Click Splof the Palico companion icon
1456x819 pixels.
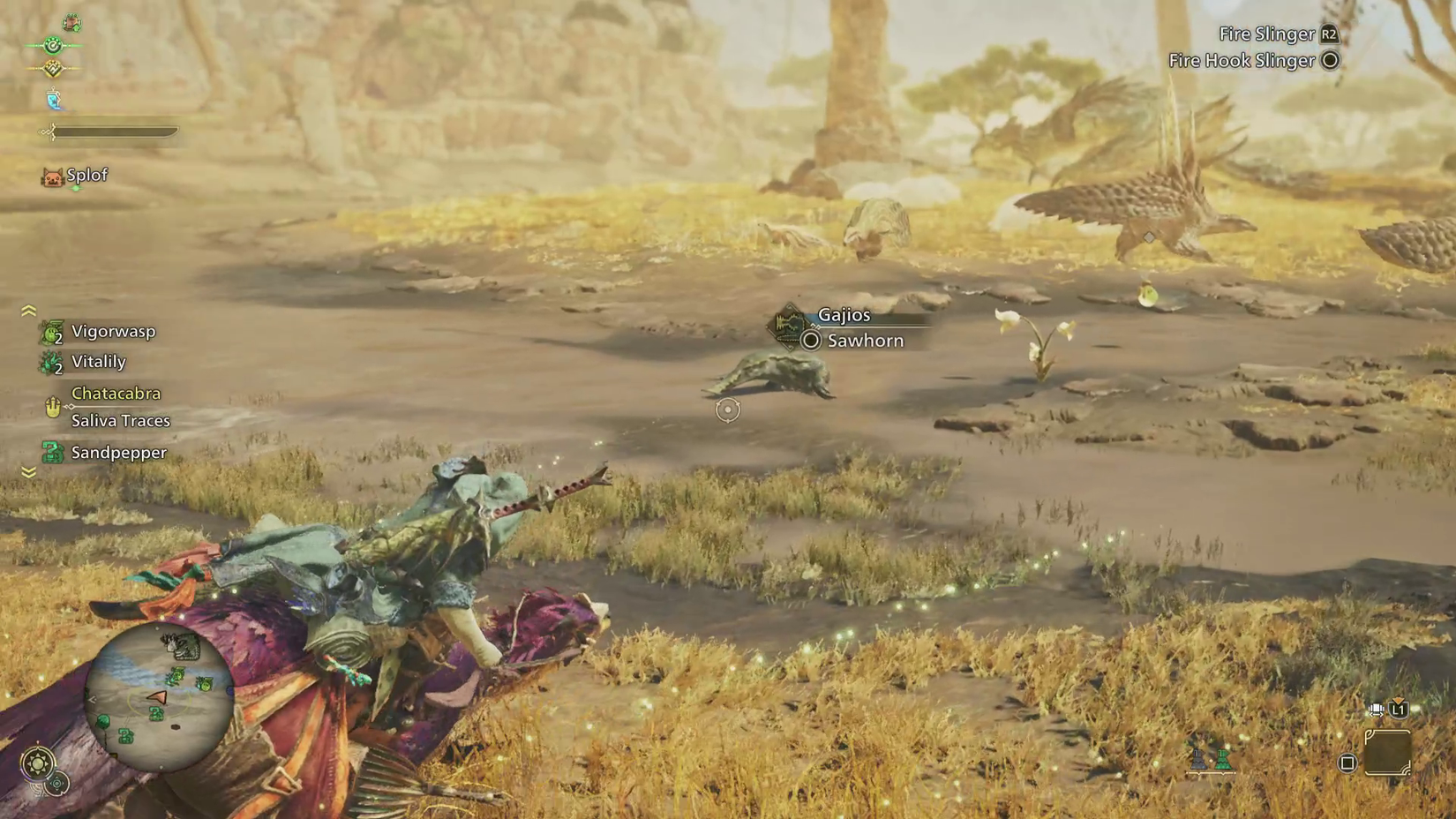pyautogui.click(x=53, y=177)
